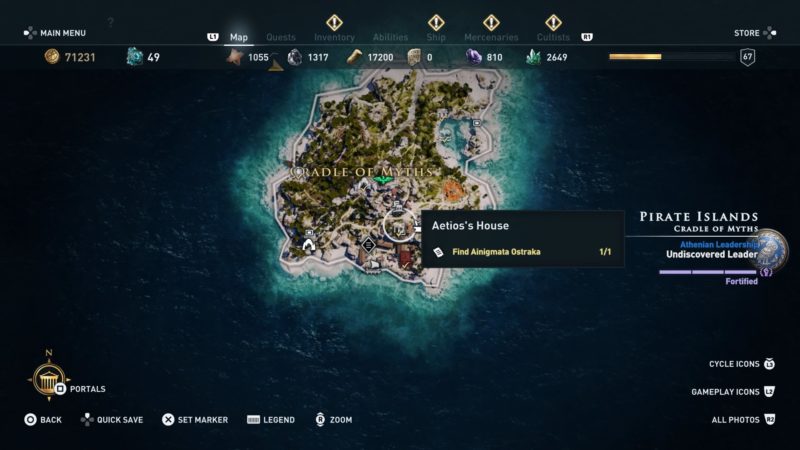This screenshot has height=450, width=800.
Task: Select the Aetios's House location marker
Action: (401, 229)
